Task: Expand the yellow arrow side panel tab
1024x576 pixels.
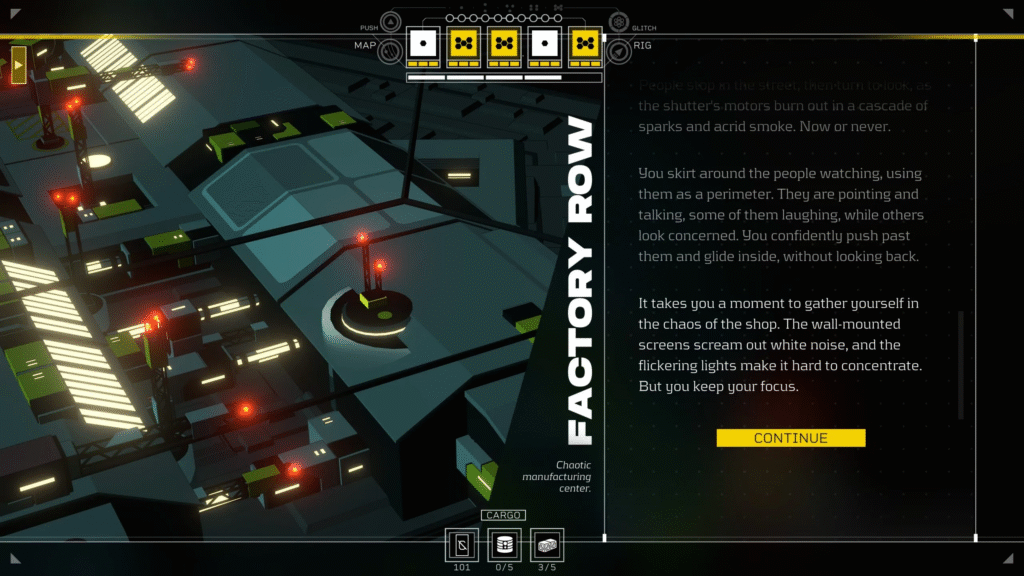Action: 18,64
